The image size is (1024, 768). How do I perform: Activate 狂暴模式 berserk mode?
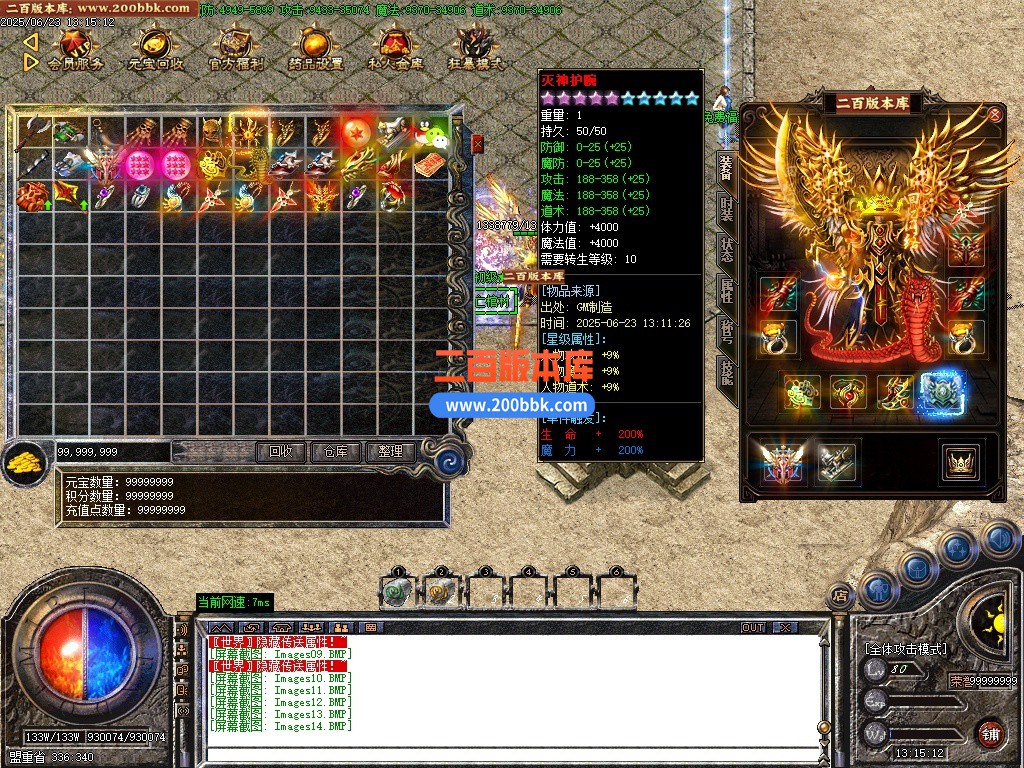[x=475, y=50]
